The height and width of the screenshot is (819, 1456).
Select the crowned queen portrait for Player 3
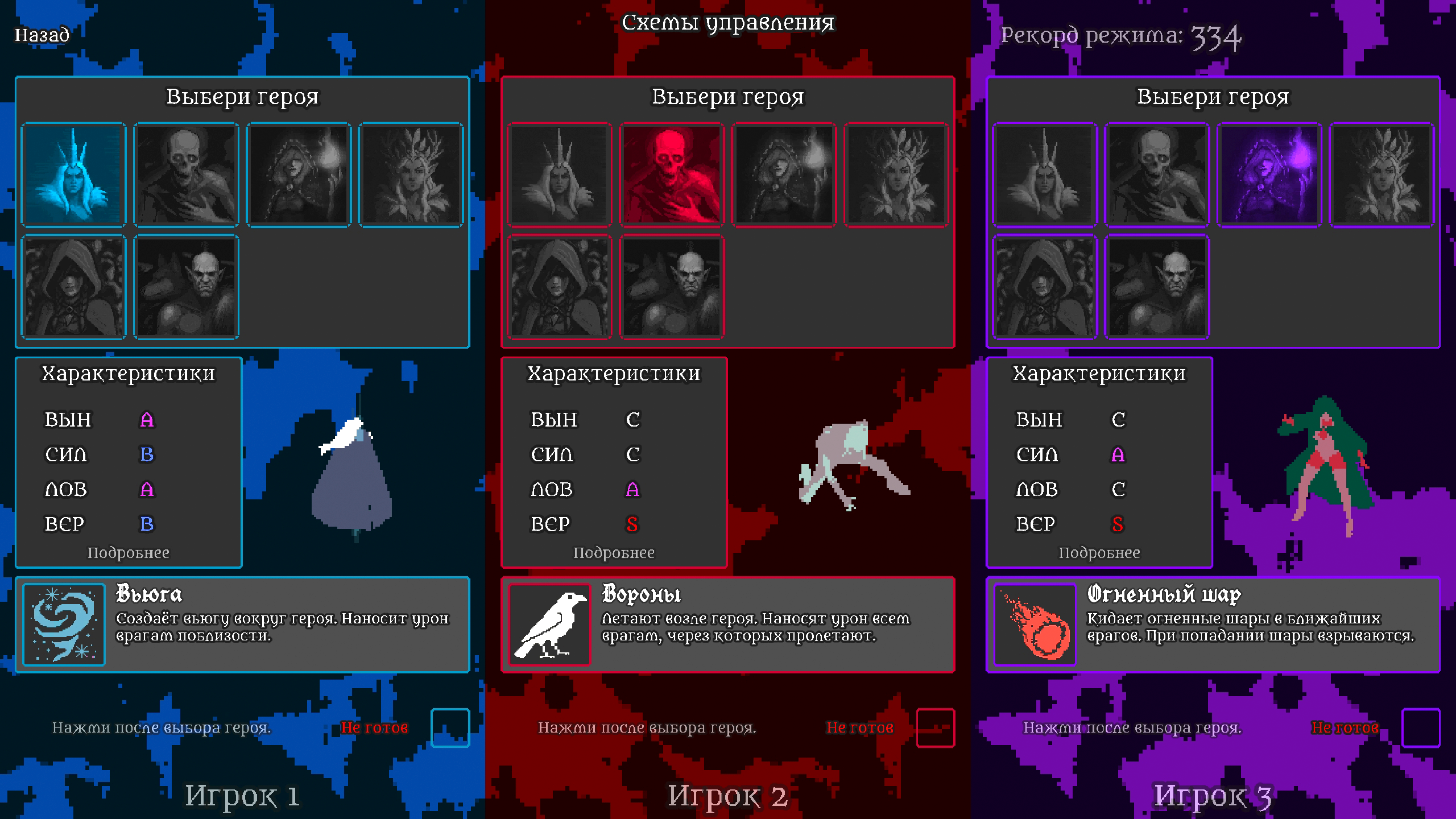pos(1044,173)
